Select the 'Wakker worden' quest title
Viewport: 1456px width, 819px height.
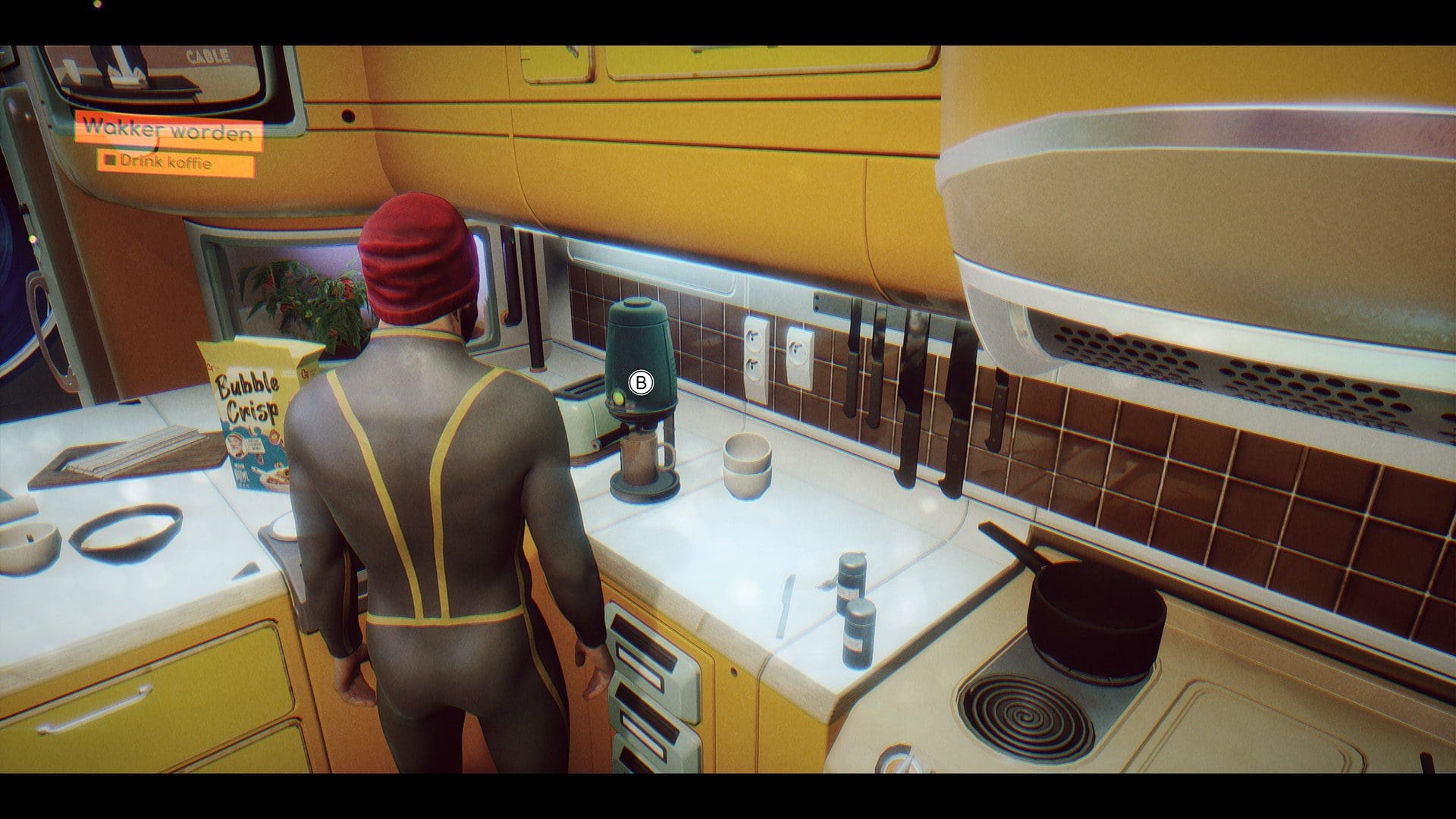coord(168,130)
